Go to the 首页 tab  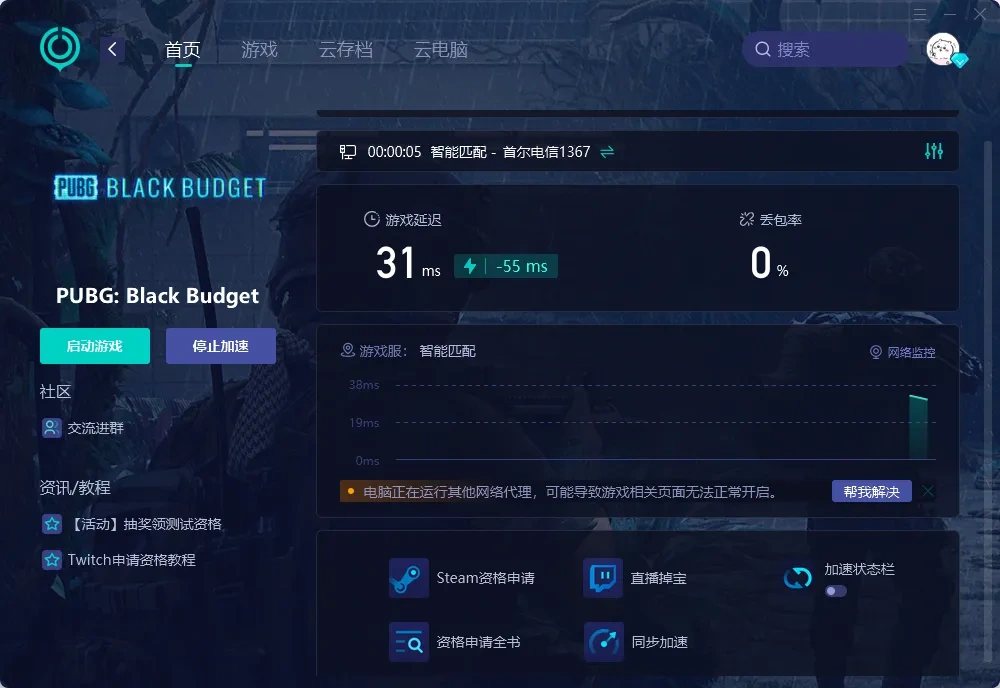(x=183, y=50)
